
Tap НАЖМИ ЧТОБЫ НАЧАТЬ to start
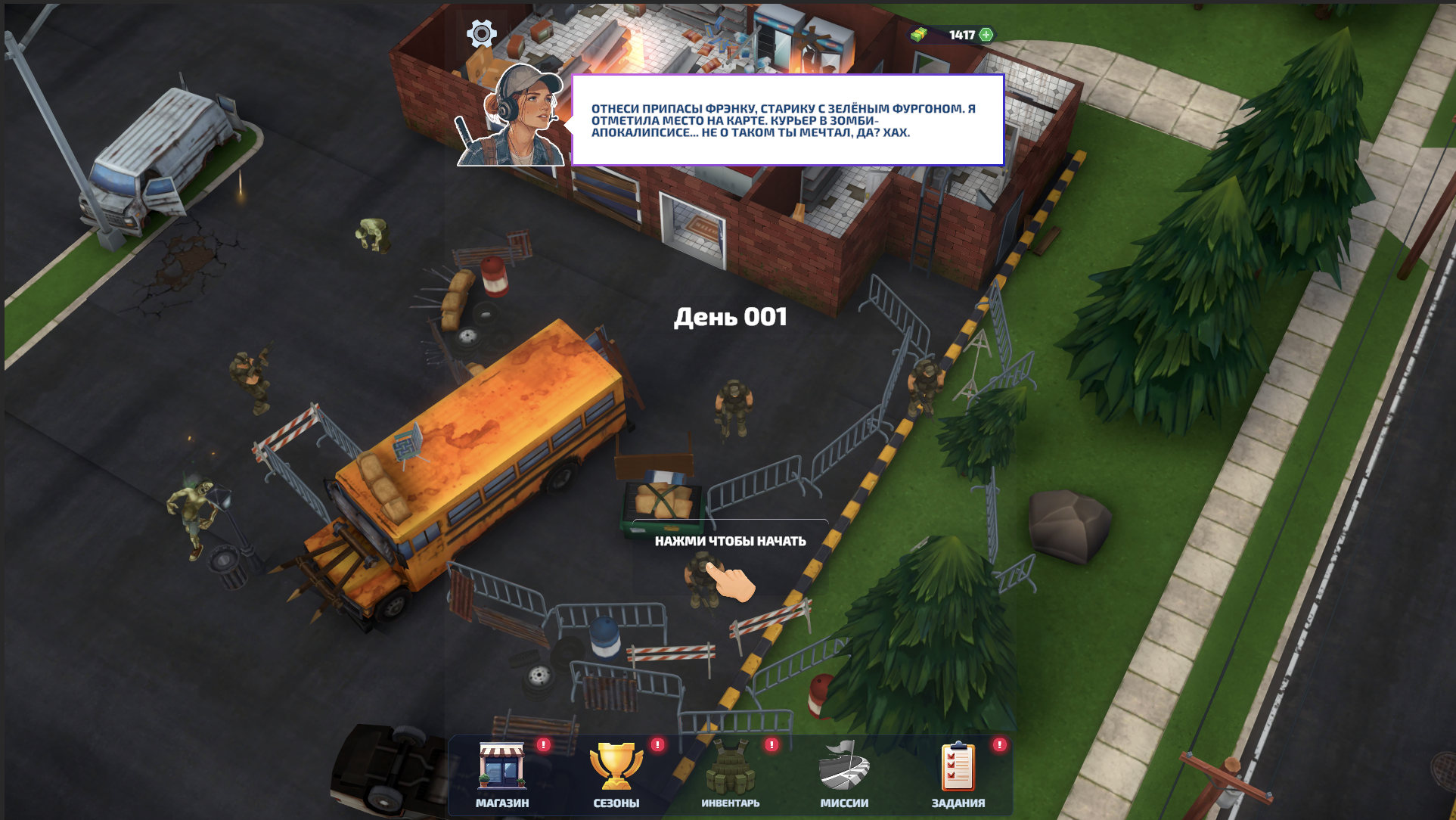click(730, 542)
